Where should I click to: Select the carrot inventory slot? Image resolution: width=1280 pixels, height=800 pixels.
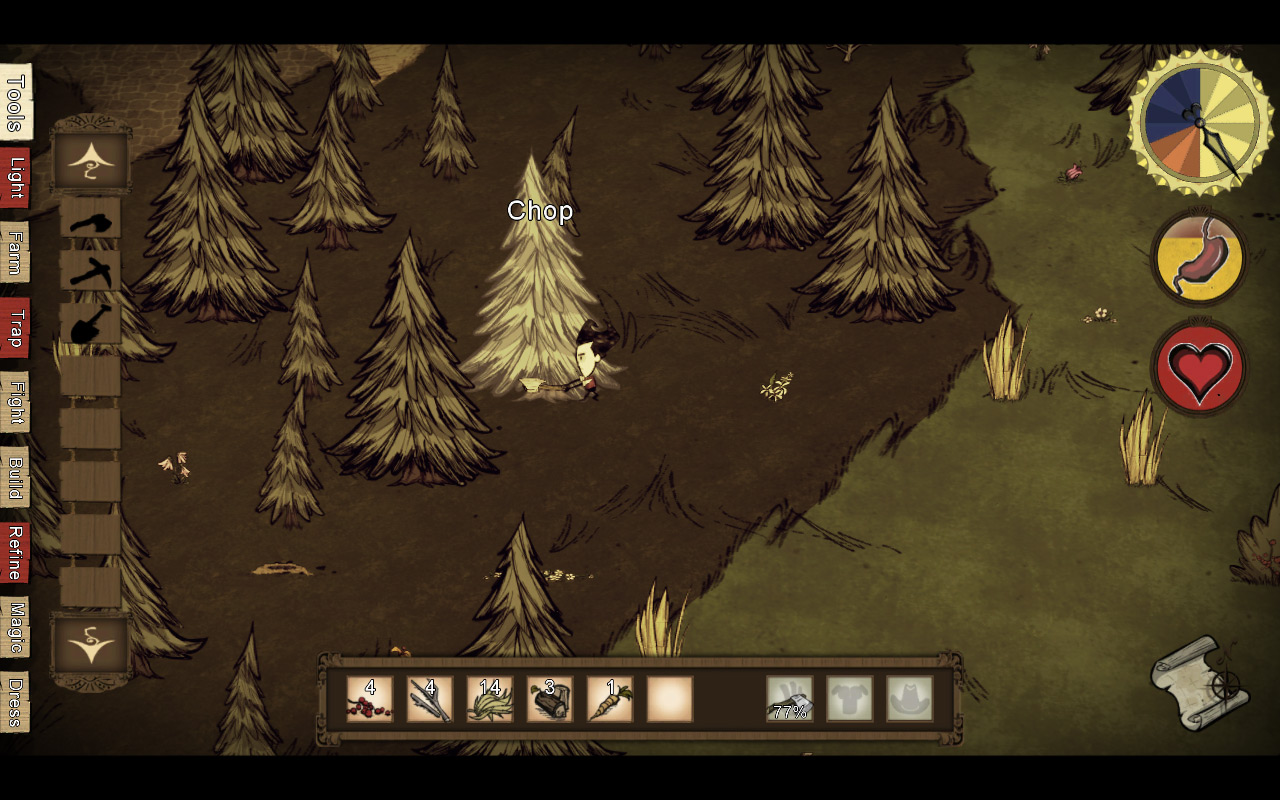[x=610, y=699]
